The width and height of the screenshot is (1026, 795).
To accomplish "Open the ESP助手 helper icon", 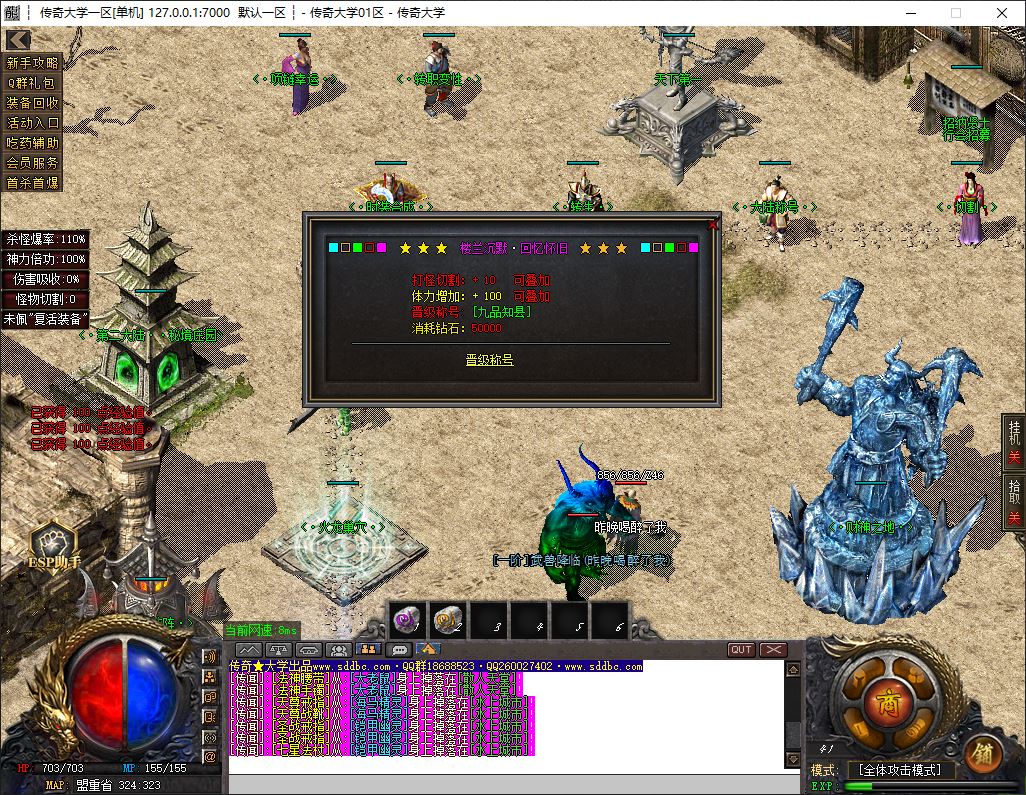I will [x=54, y=547].
